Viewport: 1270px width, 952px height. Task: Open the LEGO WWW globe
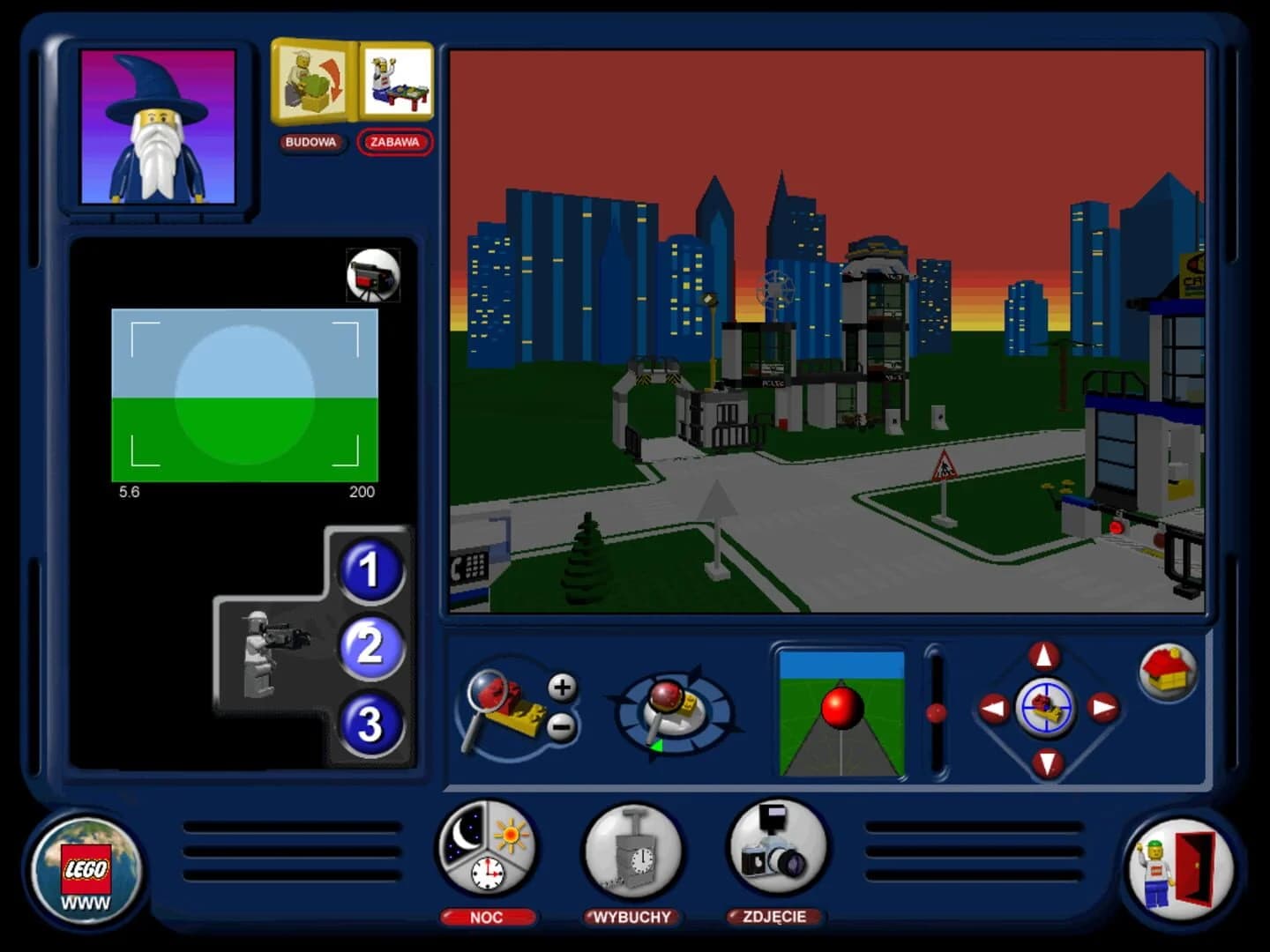(x=84, y=868)
